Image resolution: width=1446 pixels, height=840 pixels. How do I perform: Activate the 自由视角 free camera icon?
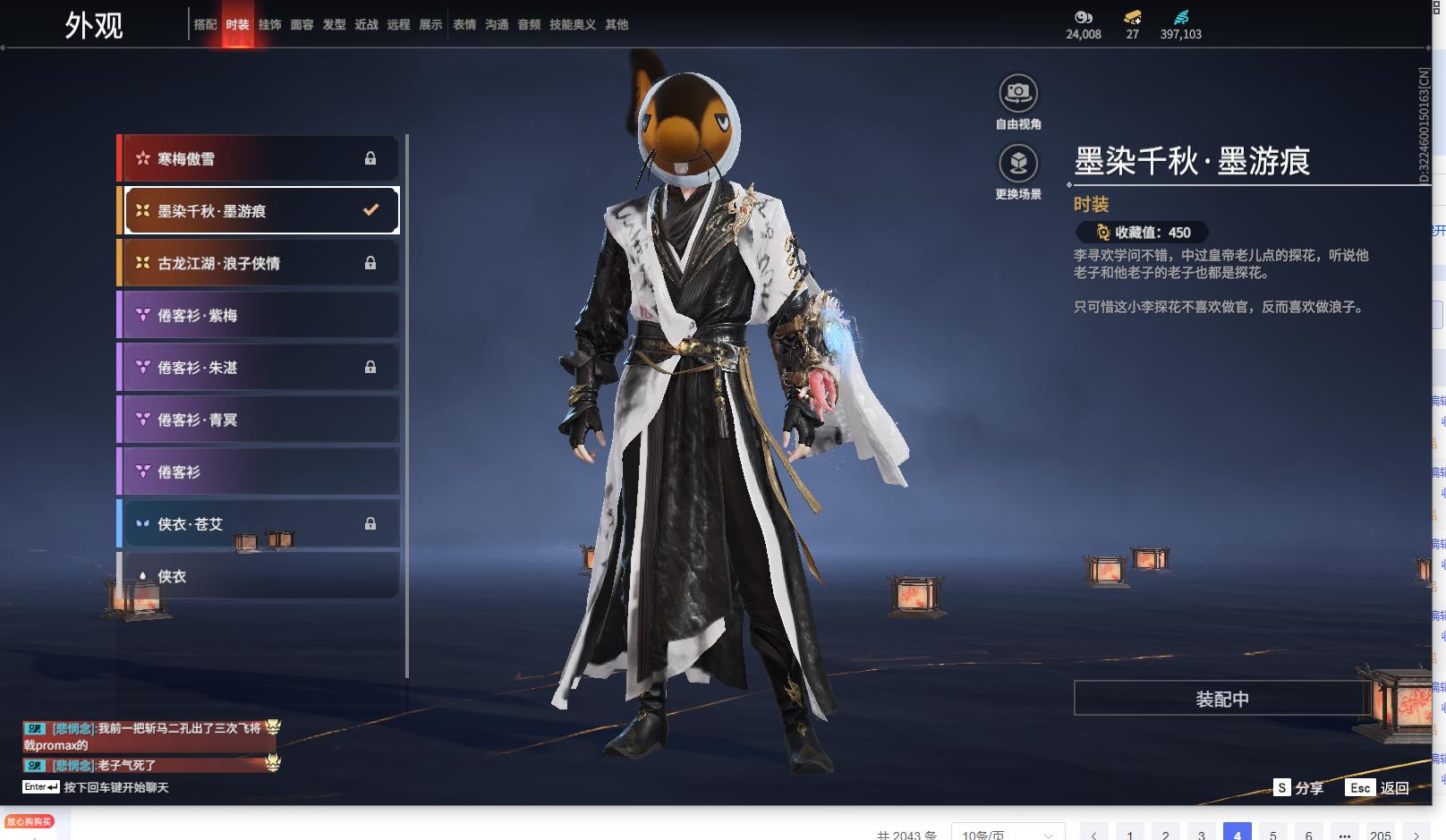[x=1018, y=93]
